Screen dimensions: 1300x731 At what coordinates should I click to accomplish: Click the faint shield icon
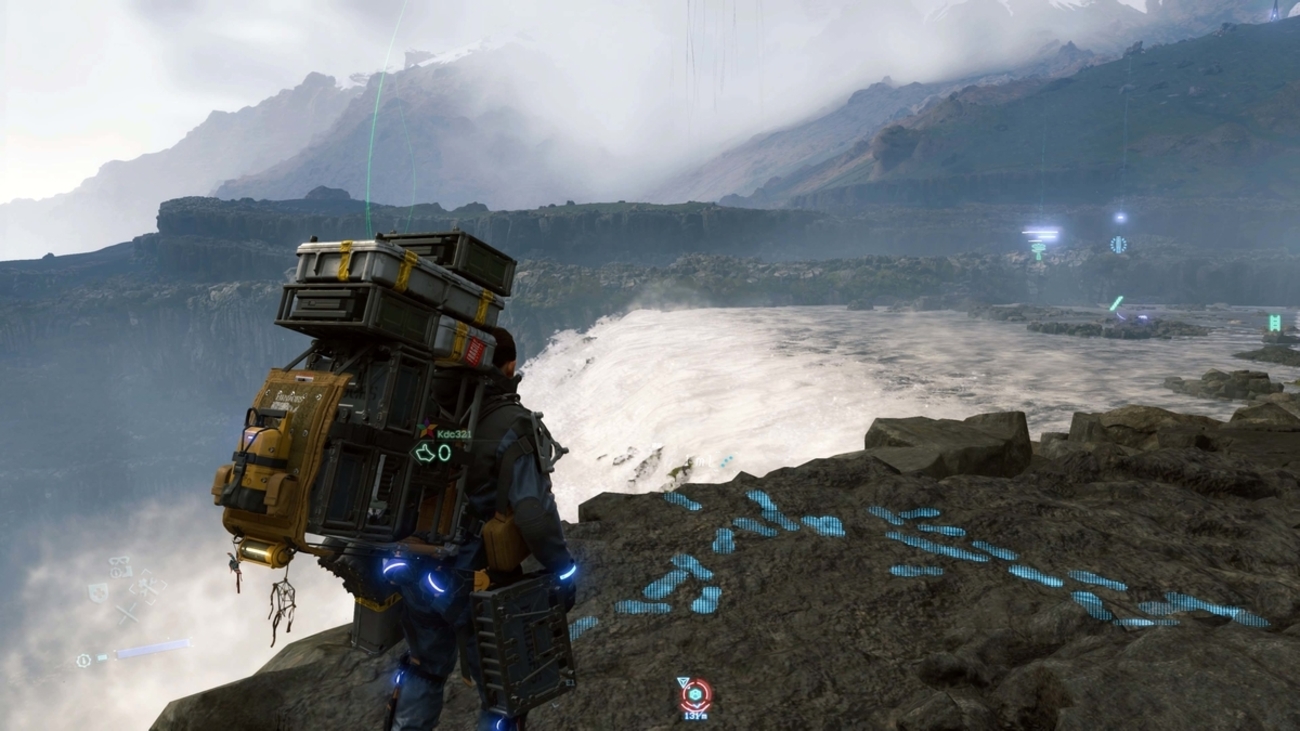coord(97,591)
